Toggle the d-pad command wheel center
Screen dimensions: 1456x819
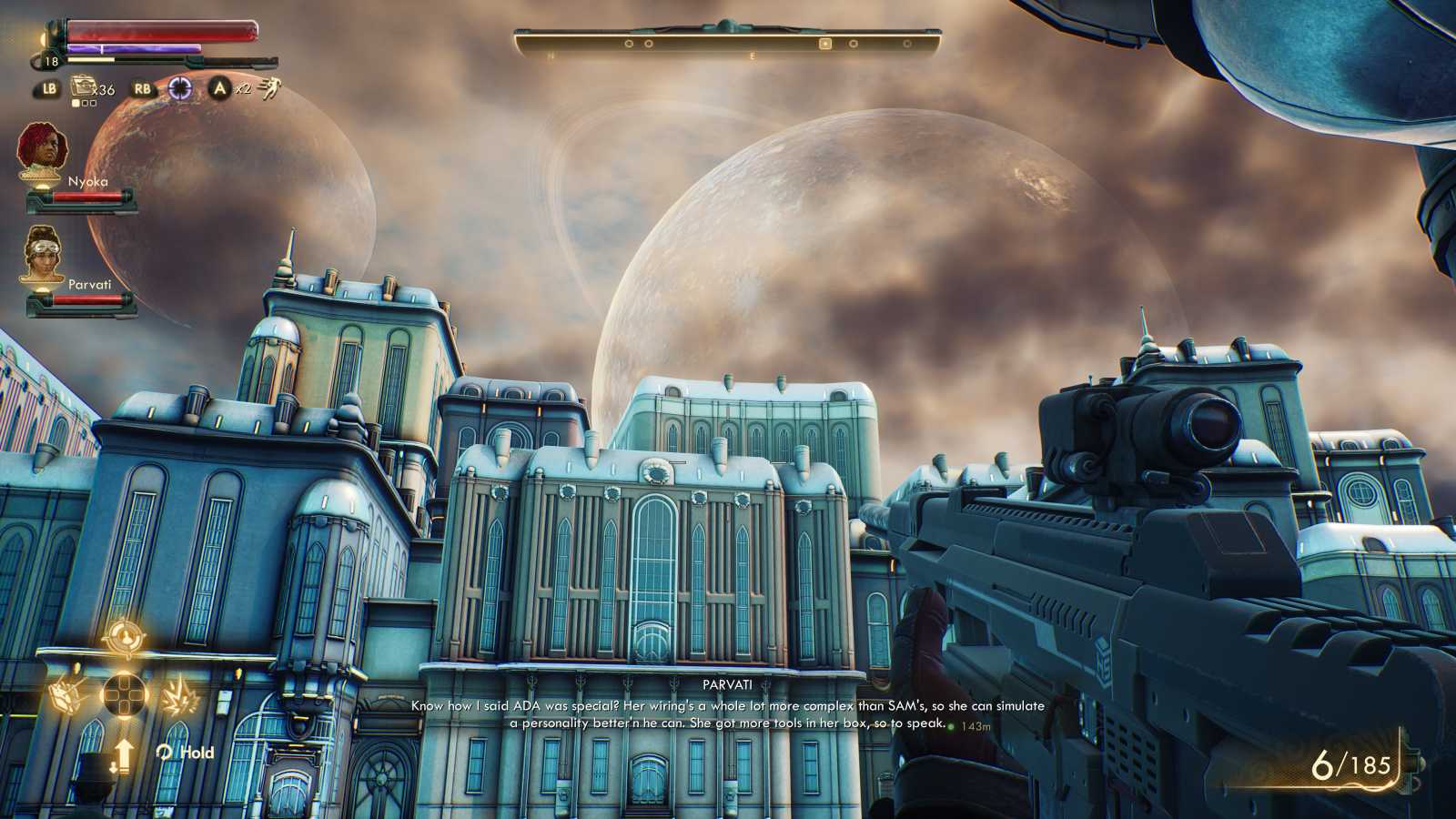(124, 693)
